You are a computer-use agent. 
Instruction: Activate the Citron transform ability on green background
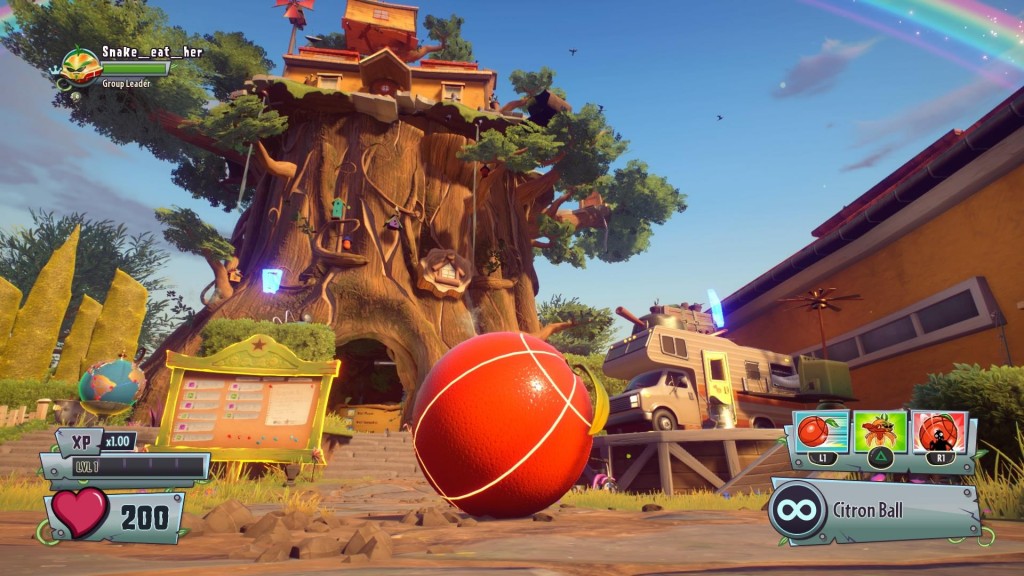tap(880, 431)
